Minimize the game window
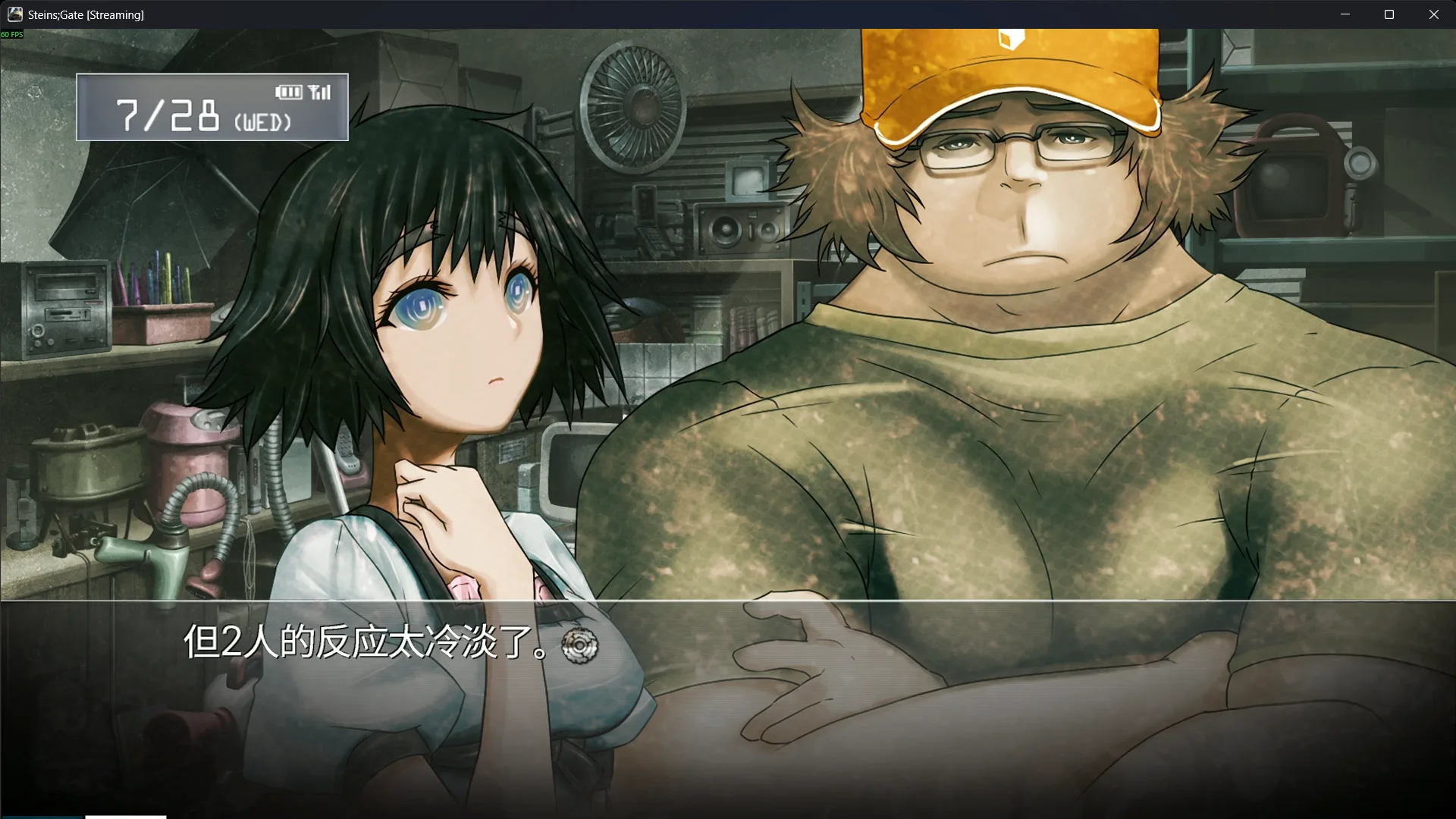Image resolution: width=1456 pixels, height=819 pixels. coord(1345,14)
